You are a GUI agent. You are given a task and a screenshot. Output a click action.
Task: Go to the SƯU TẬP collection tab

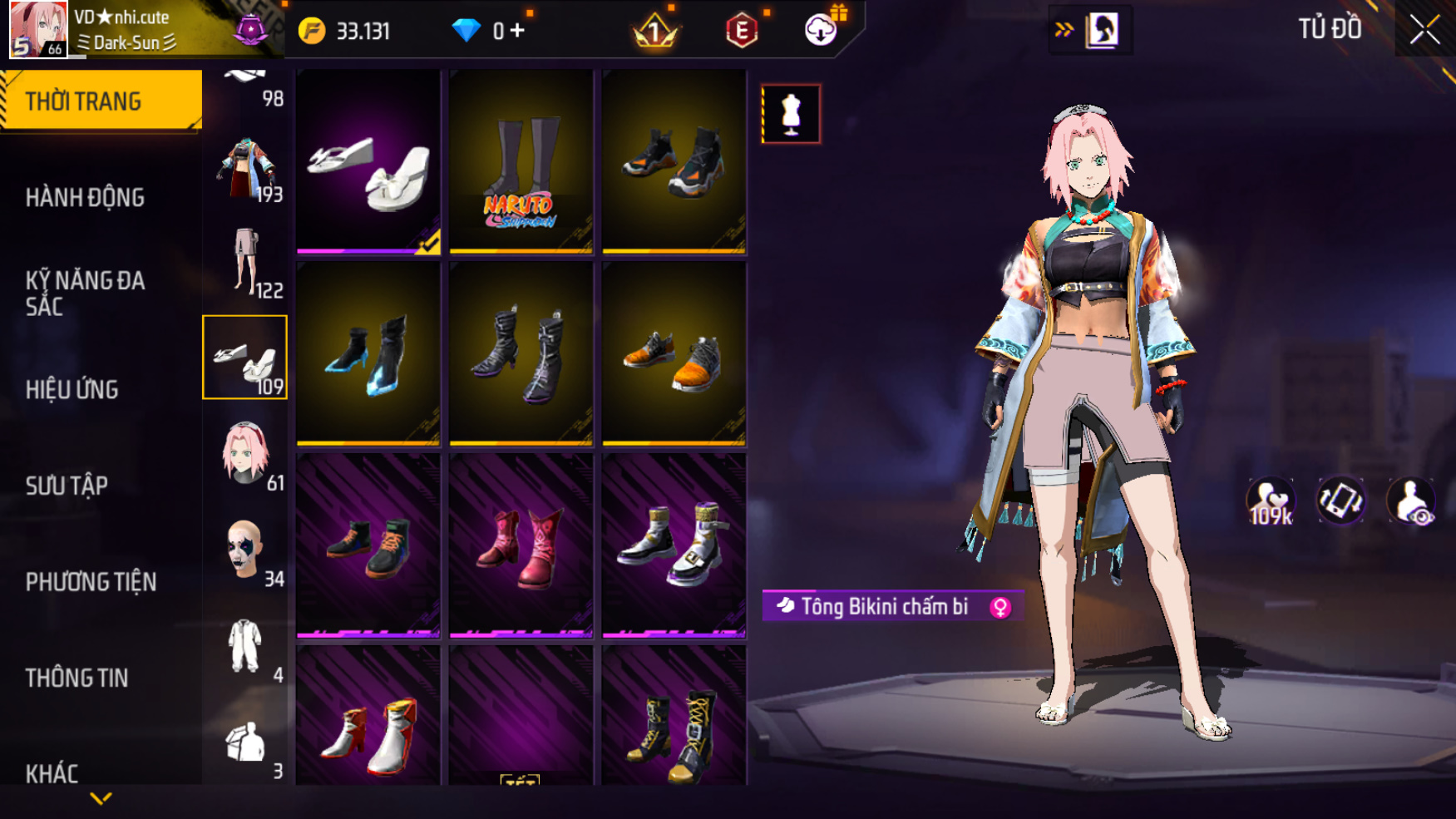tap(67, 486)
